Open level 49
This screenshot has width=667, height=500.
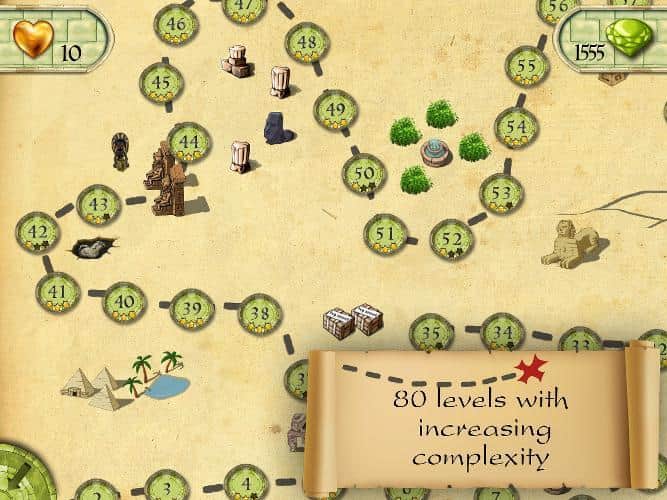(335, 110)
